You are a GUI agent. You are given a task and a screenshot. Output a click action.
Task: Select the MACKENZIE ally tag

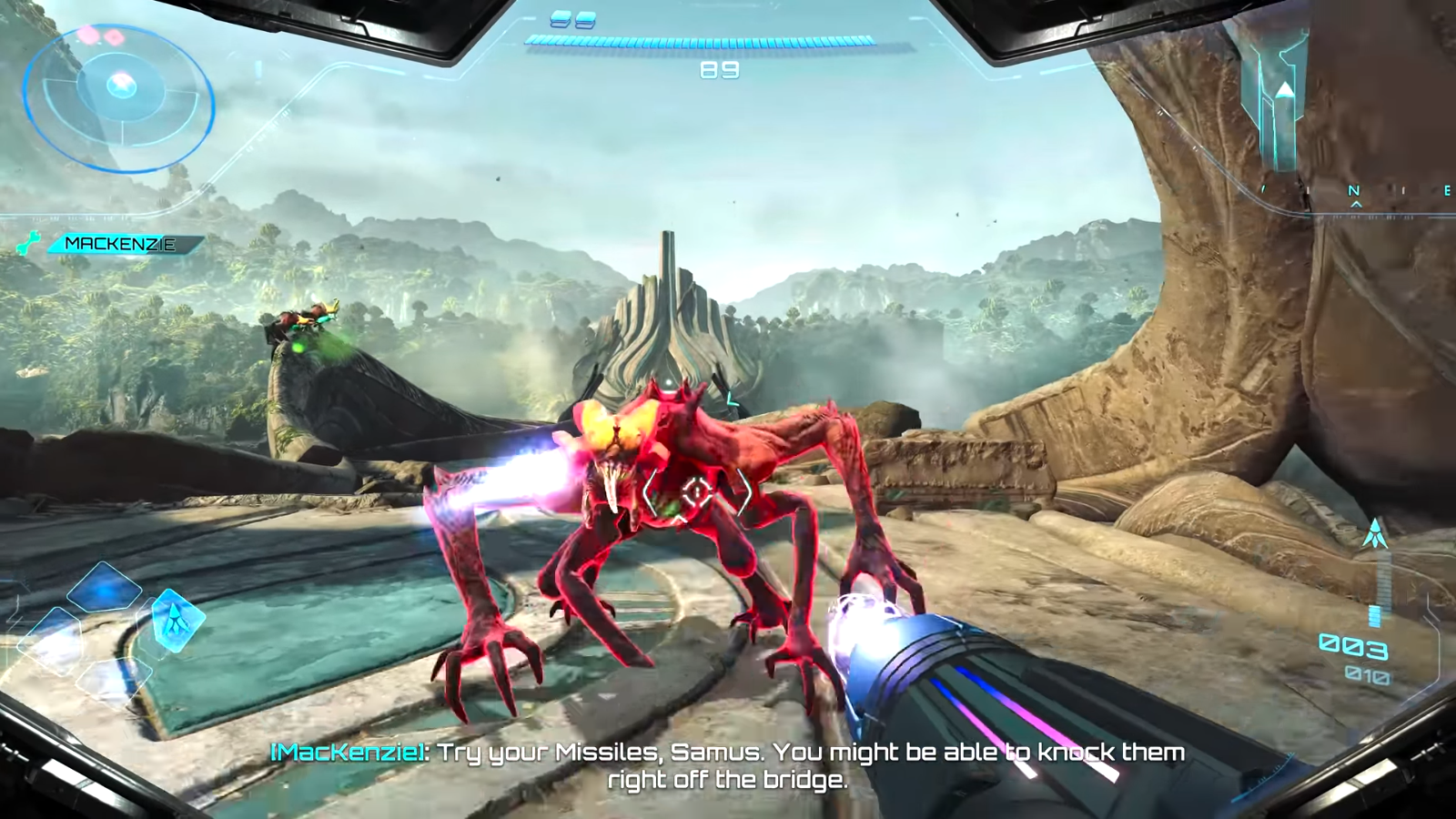121,244
